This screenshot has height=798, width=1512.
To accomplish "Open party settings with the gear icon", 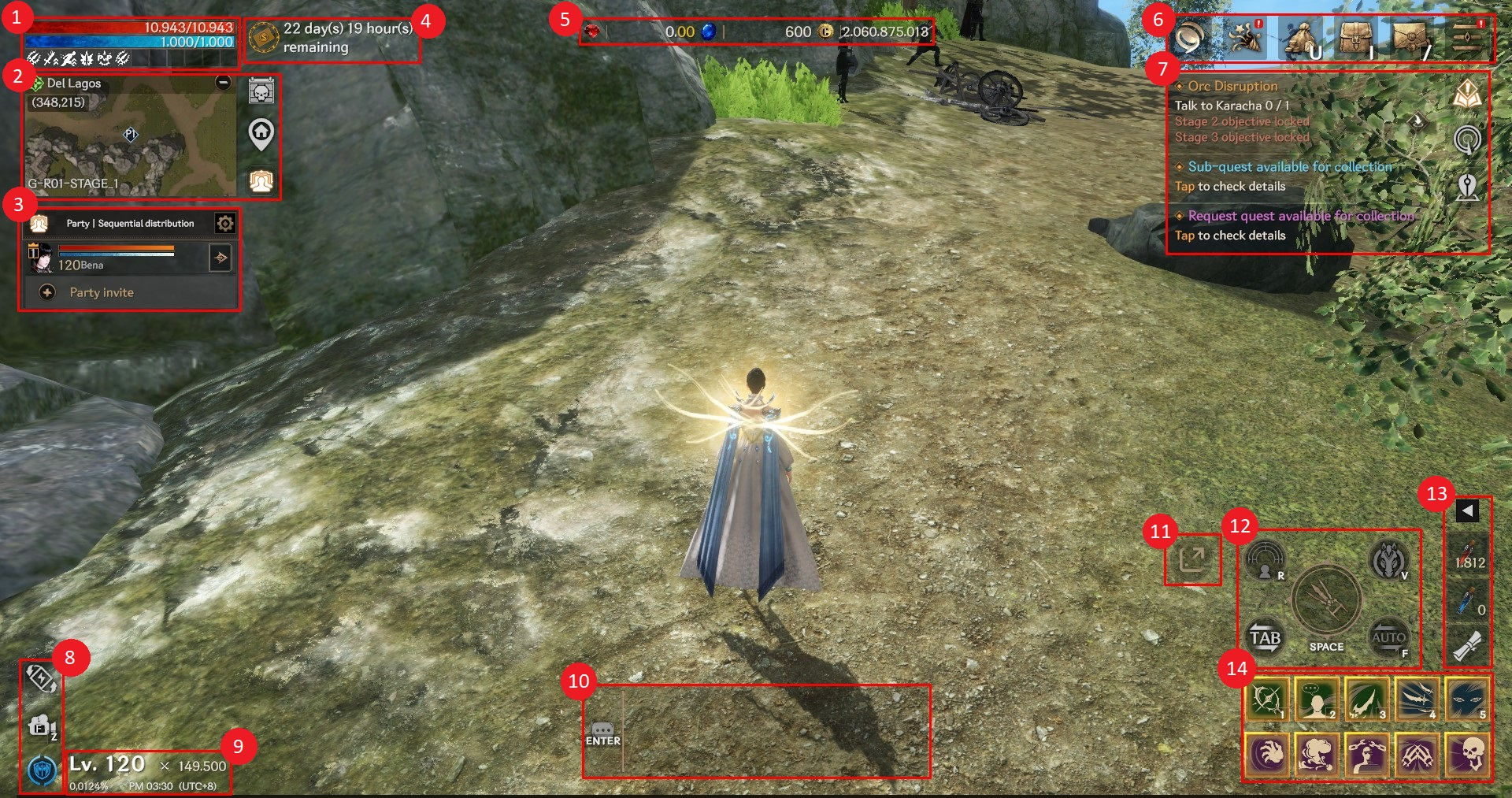I will (x=224, y=224).
